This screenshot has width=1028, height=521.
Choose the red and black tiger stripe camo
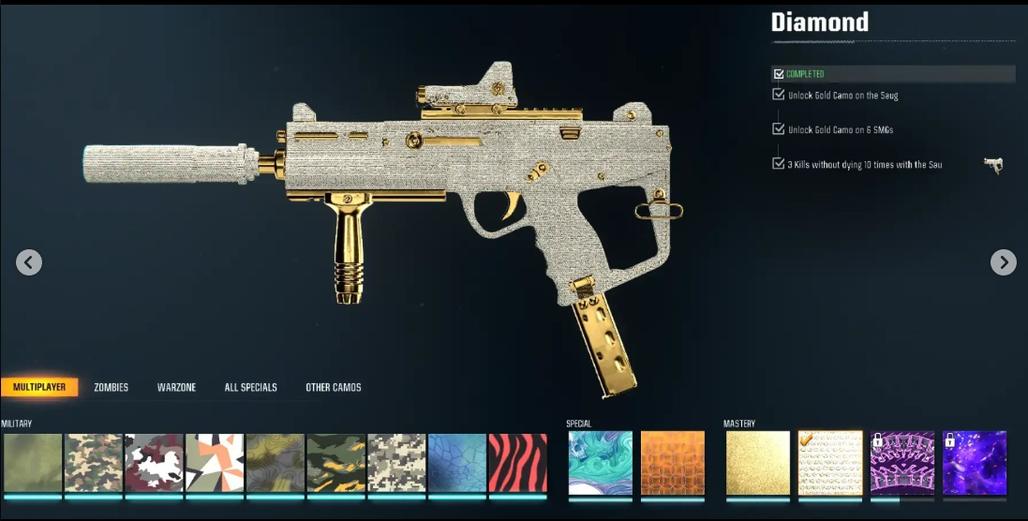coord(517,463)
